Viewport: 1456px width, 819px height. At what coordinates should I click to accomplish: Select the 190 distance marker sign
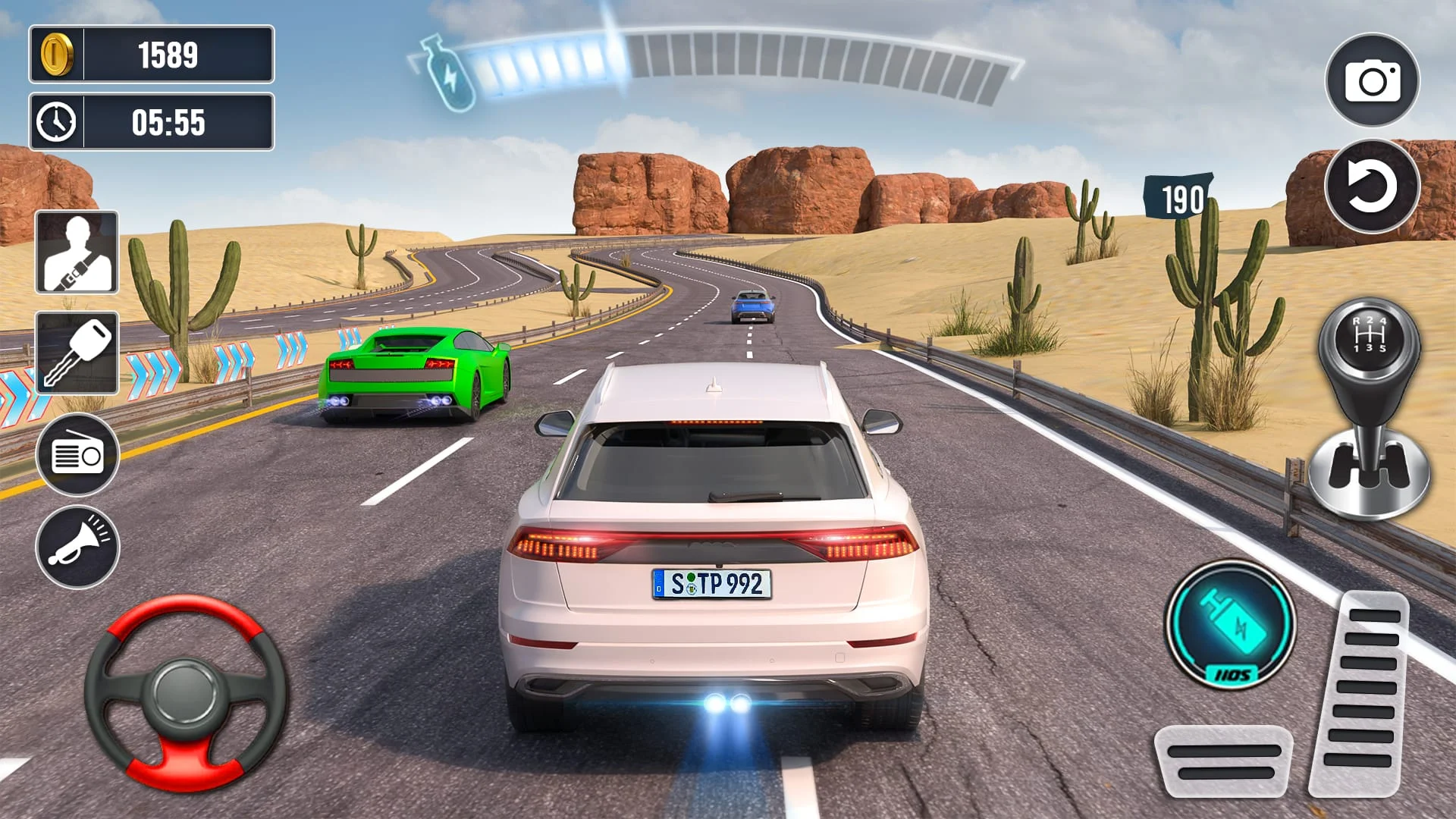pos(1181,196)
